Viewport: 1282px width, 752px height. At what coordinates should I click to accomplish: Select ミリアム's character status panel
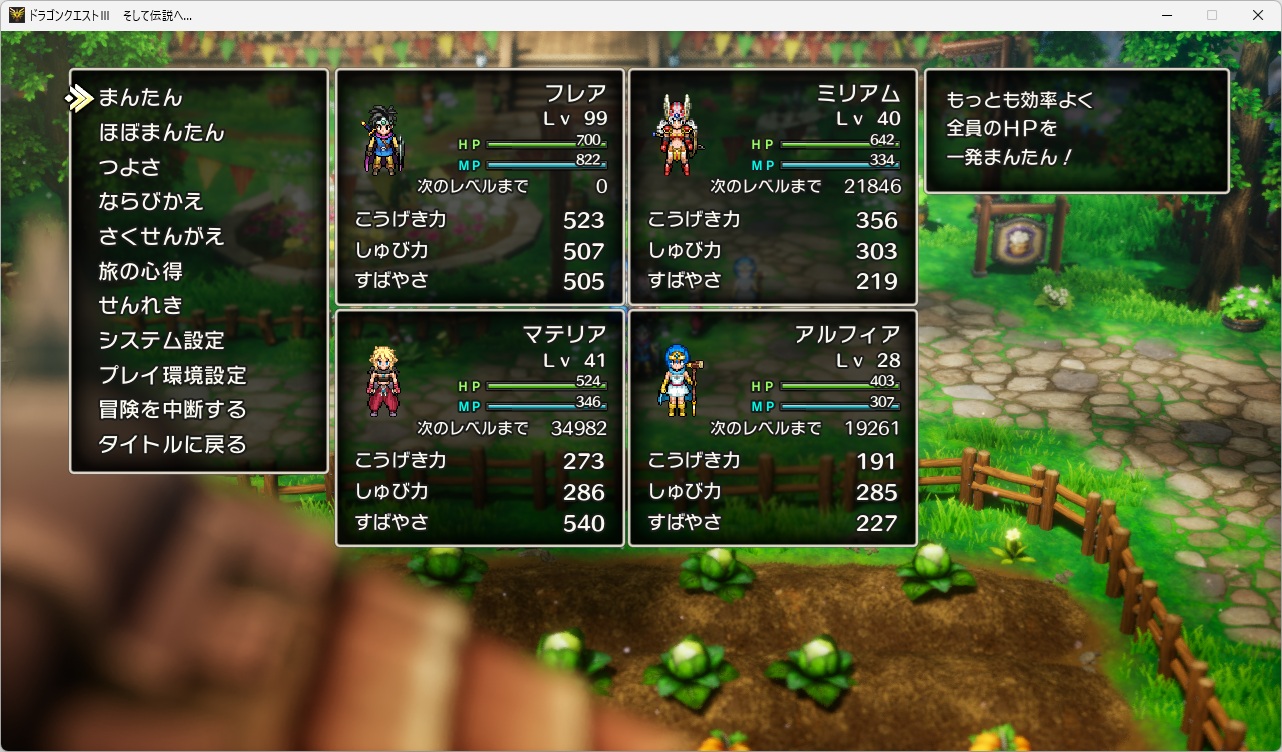point(773,187)
